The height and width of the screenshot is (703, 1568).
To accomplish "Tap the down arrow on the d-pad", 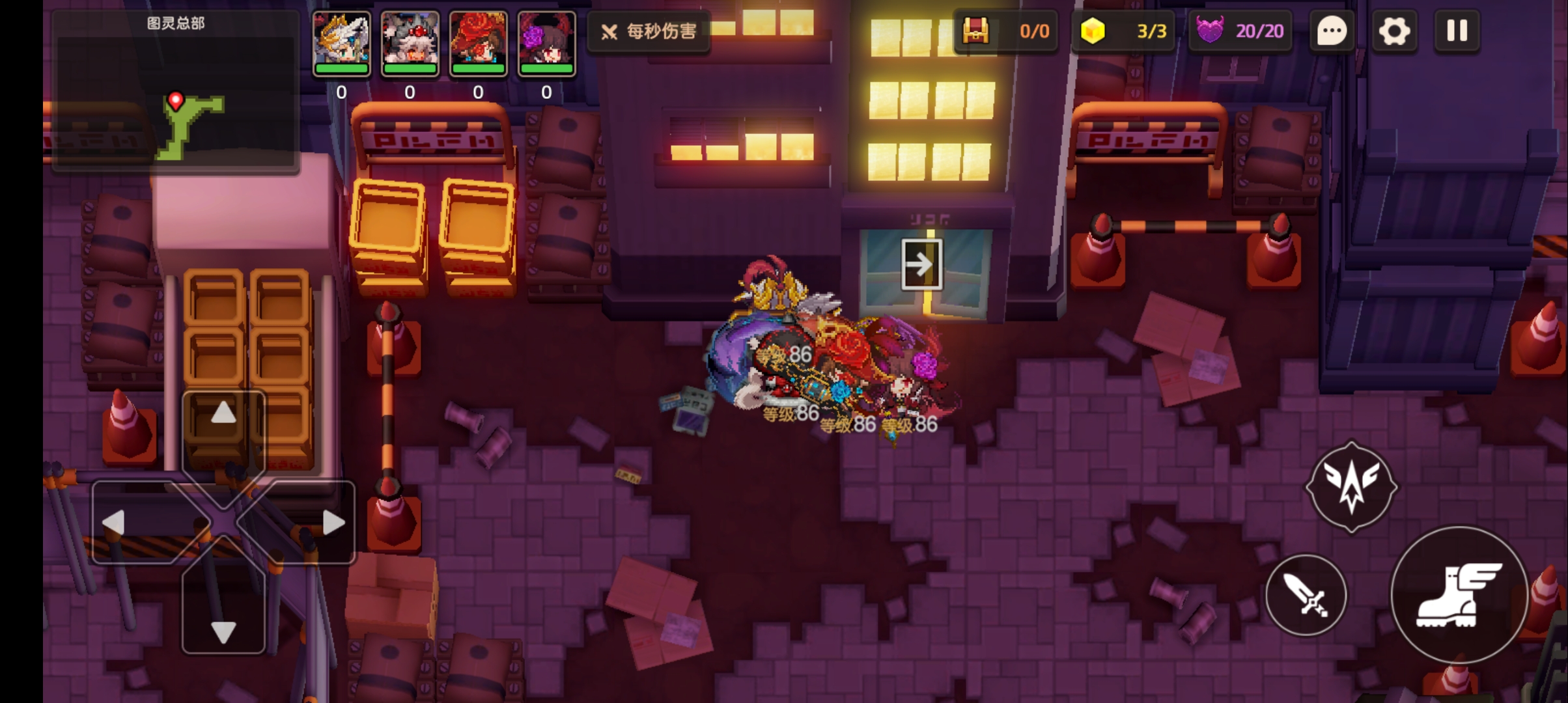I will (223, 631).
